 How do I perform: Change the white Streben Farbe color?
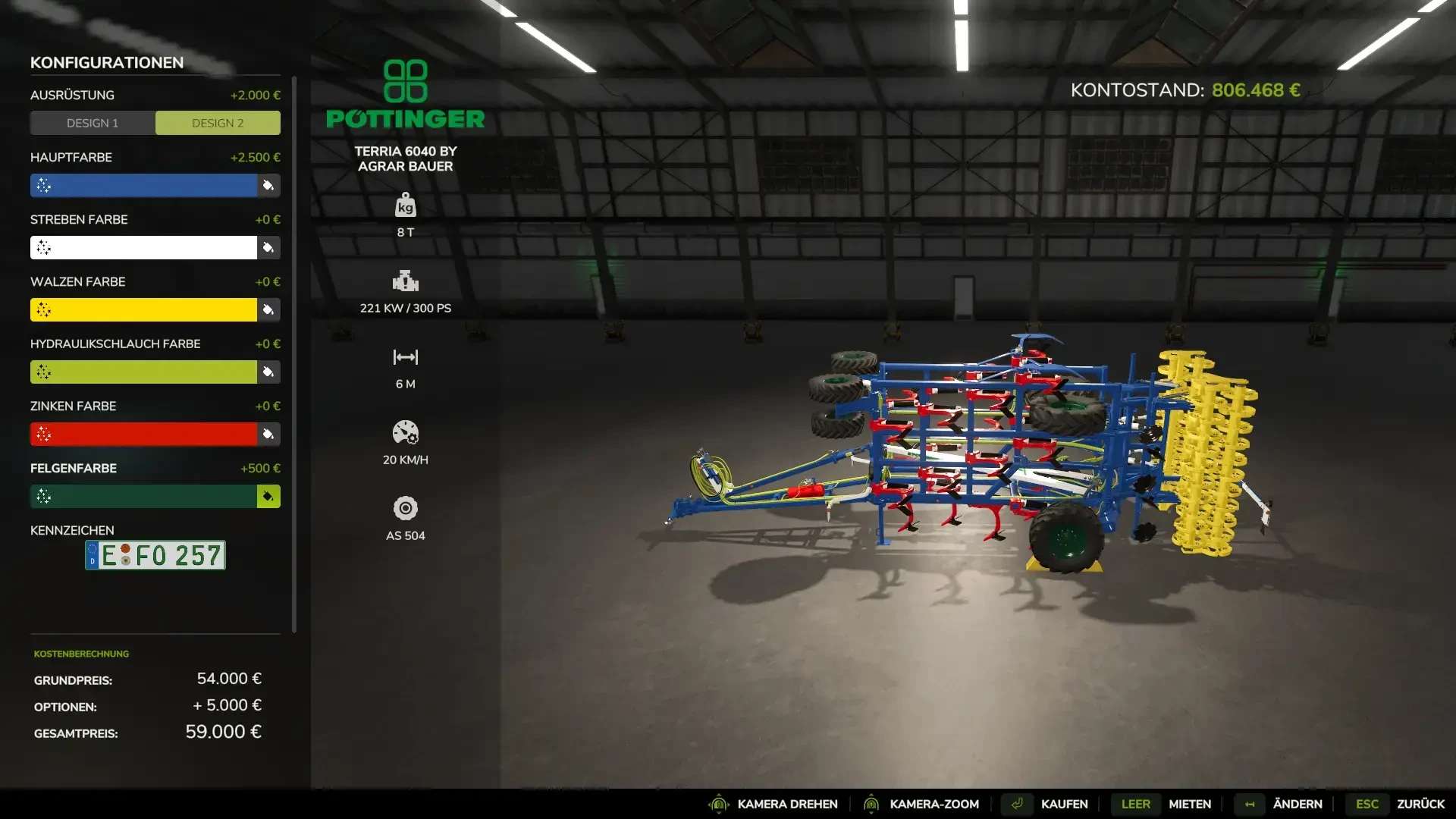[144, 248]
